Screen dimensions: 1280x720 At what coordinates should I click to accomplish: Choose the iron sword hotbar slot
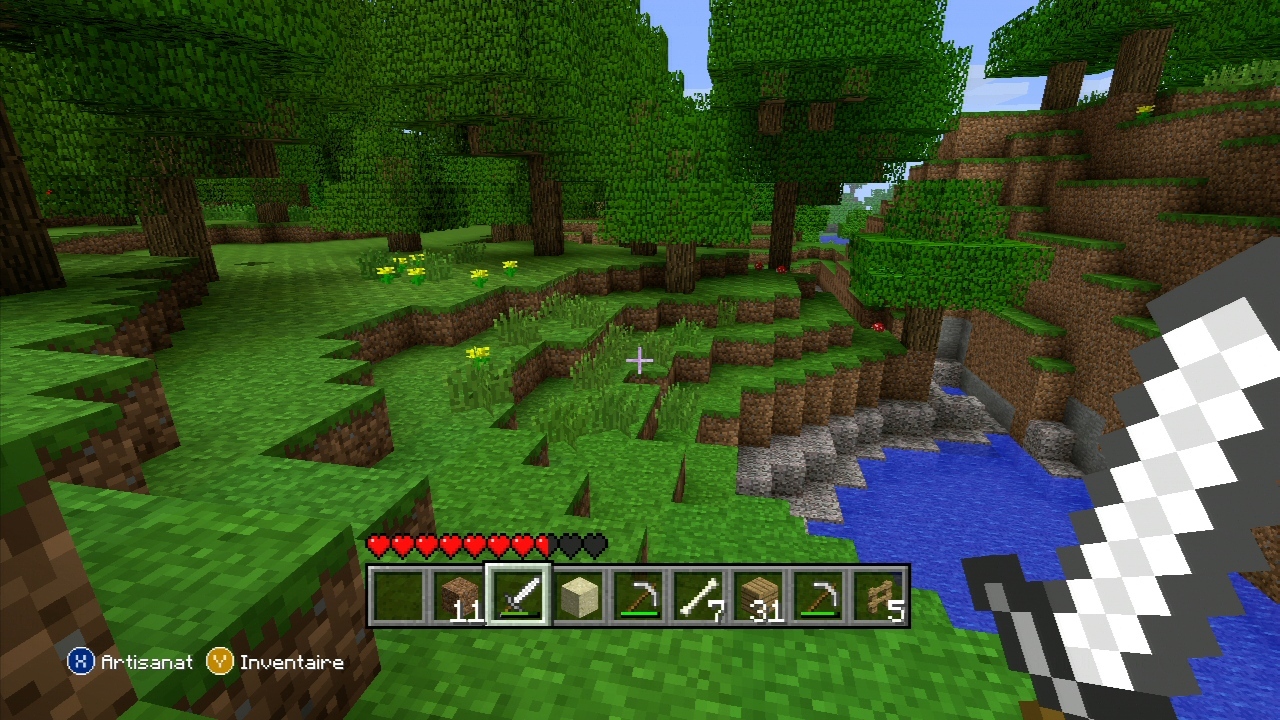[518, 597]
